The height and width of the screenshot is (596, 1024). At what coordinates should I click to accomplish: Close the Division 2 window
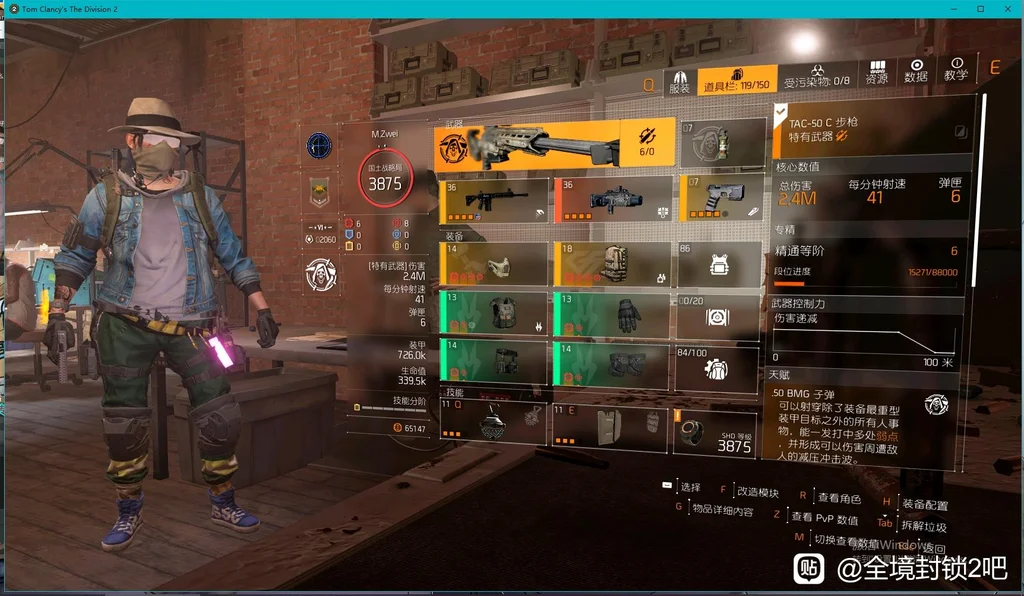pos(1007,8)
